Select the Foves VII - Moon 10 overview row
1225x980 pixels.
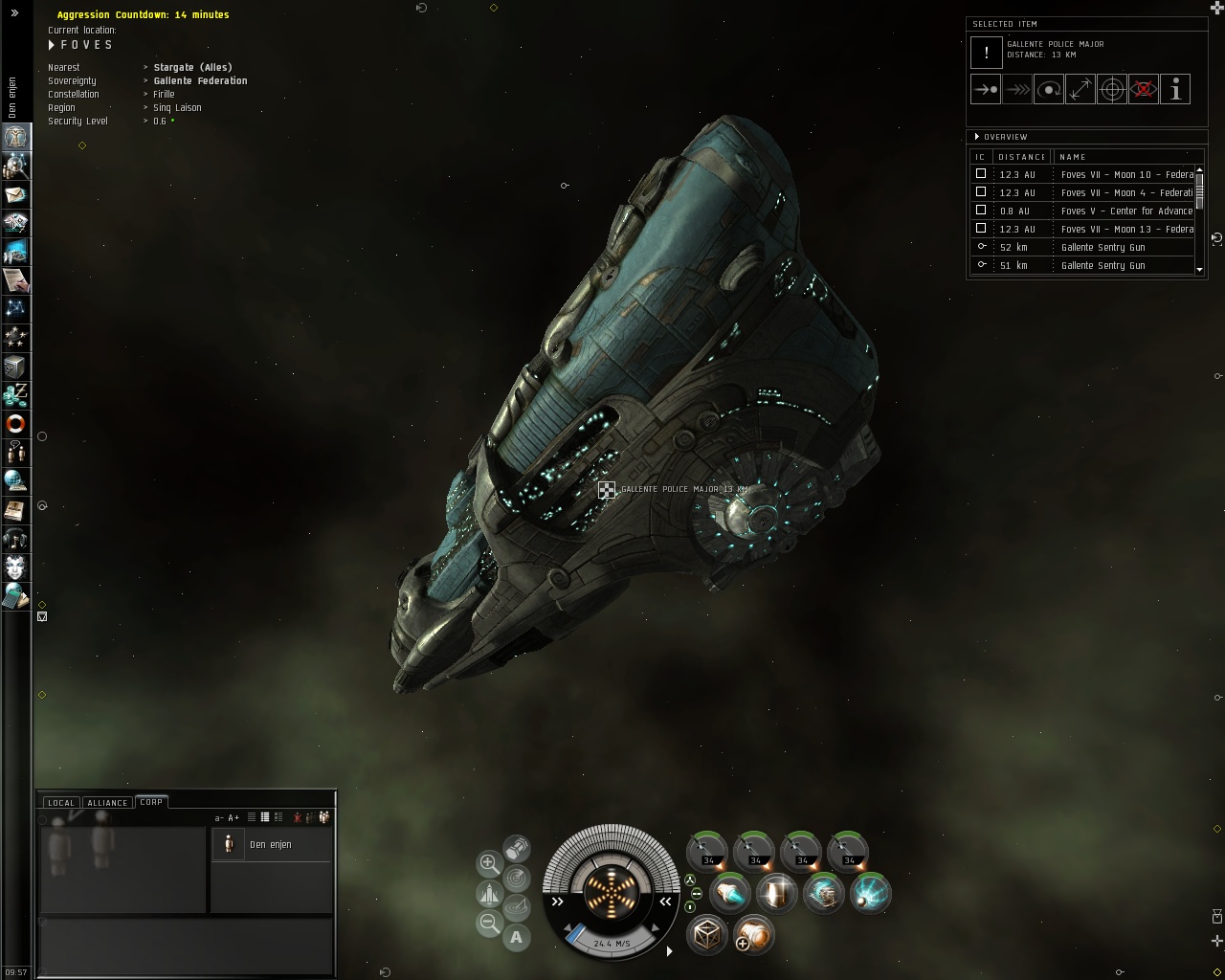tap(1126, 174)
